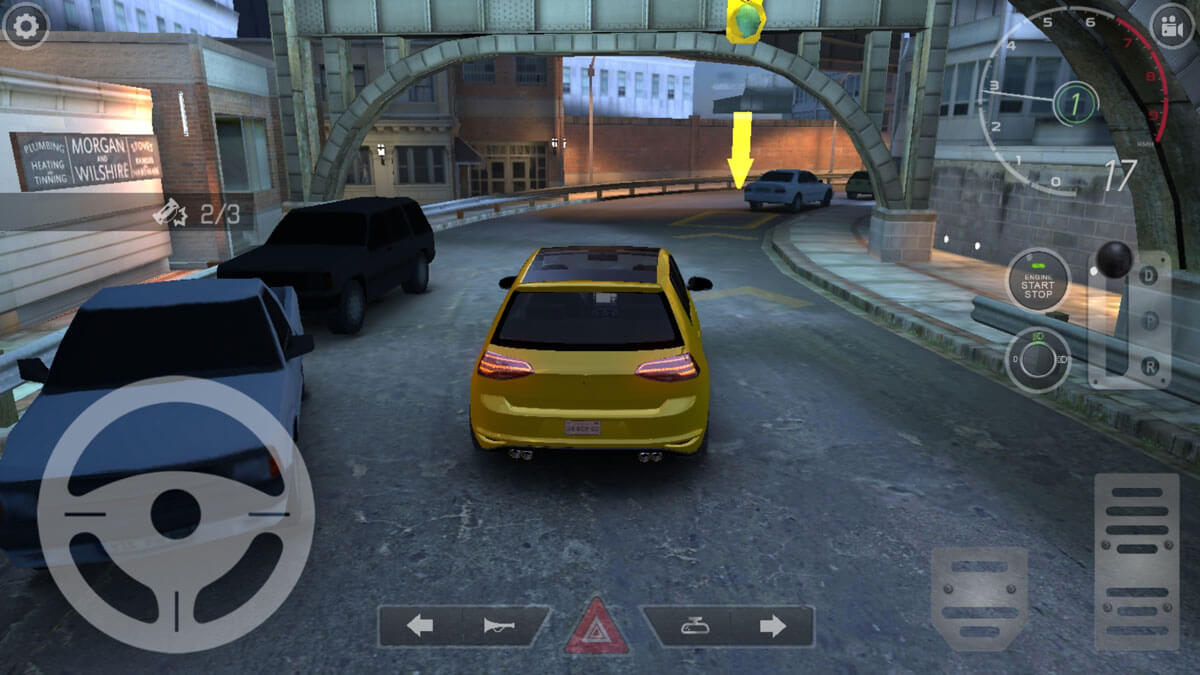Open the settings gear menu
The height and width of the screenshot is (675, 1200).
click(25, 27)
